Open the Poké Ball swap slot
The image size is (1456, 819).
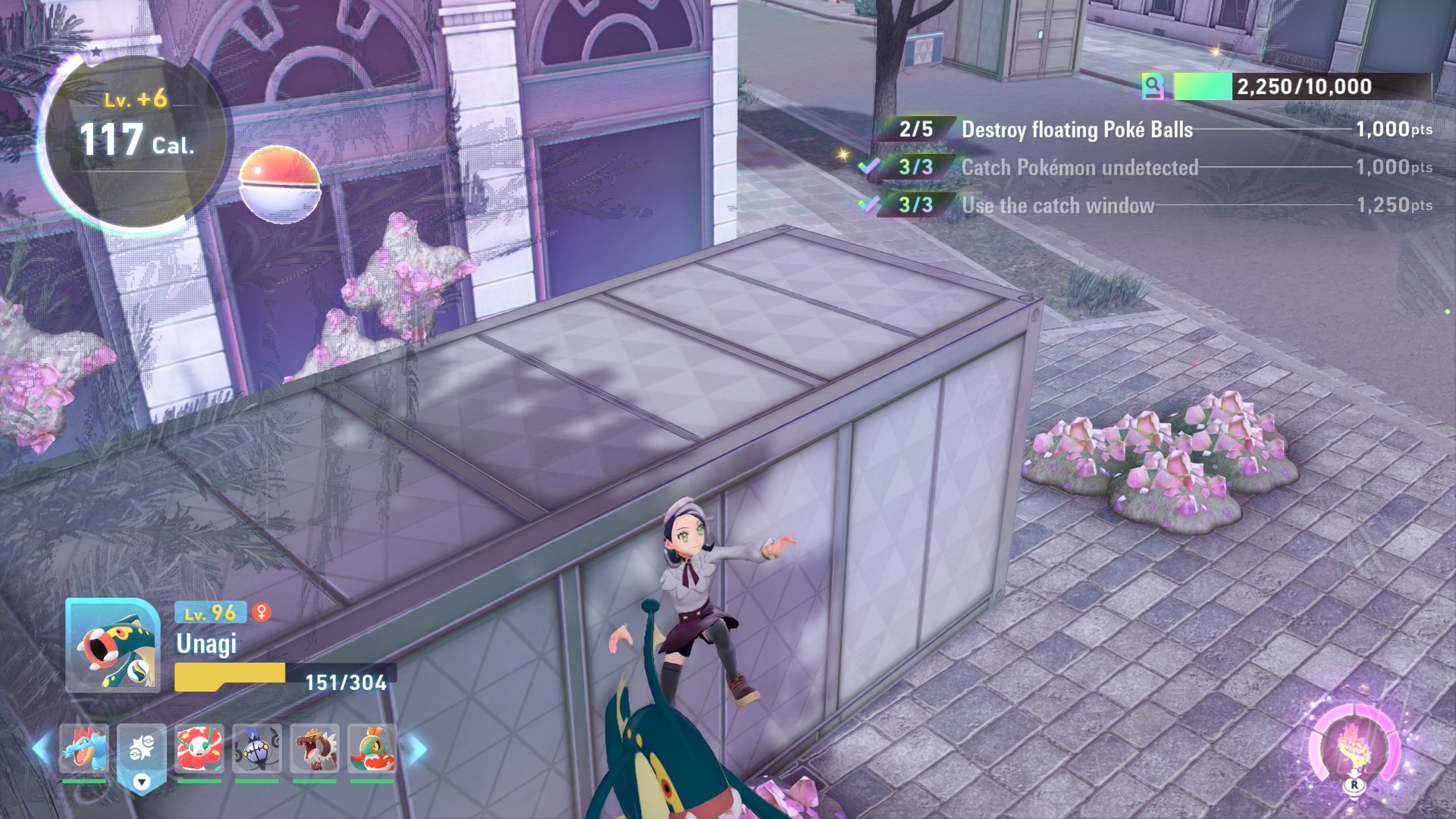[x=142, y=751]
